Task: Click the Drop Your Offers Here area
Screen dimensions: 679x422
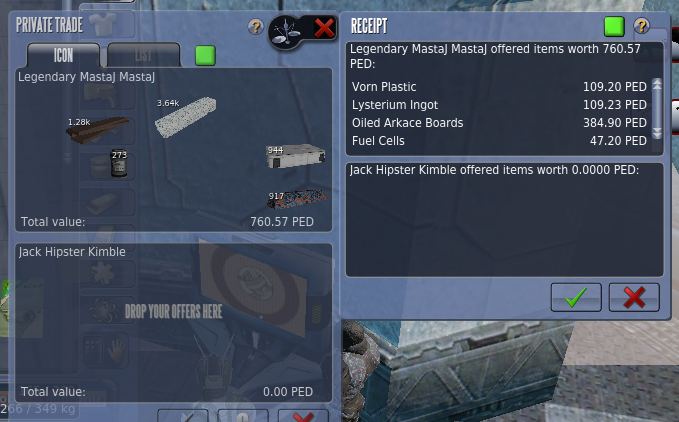Action: pos(173,311)
